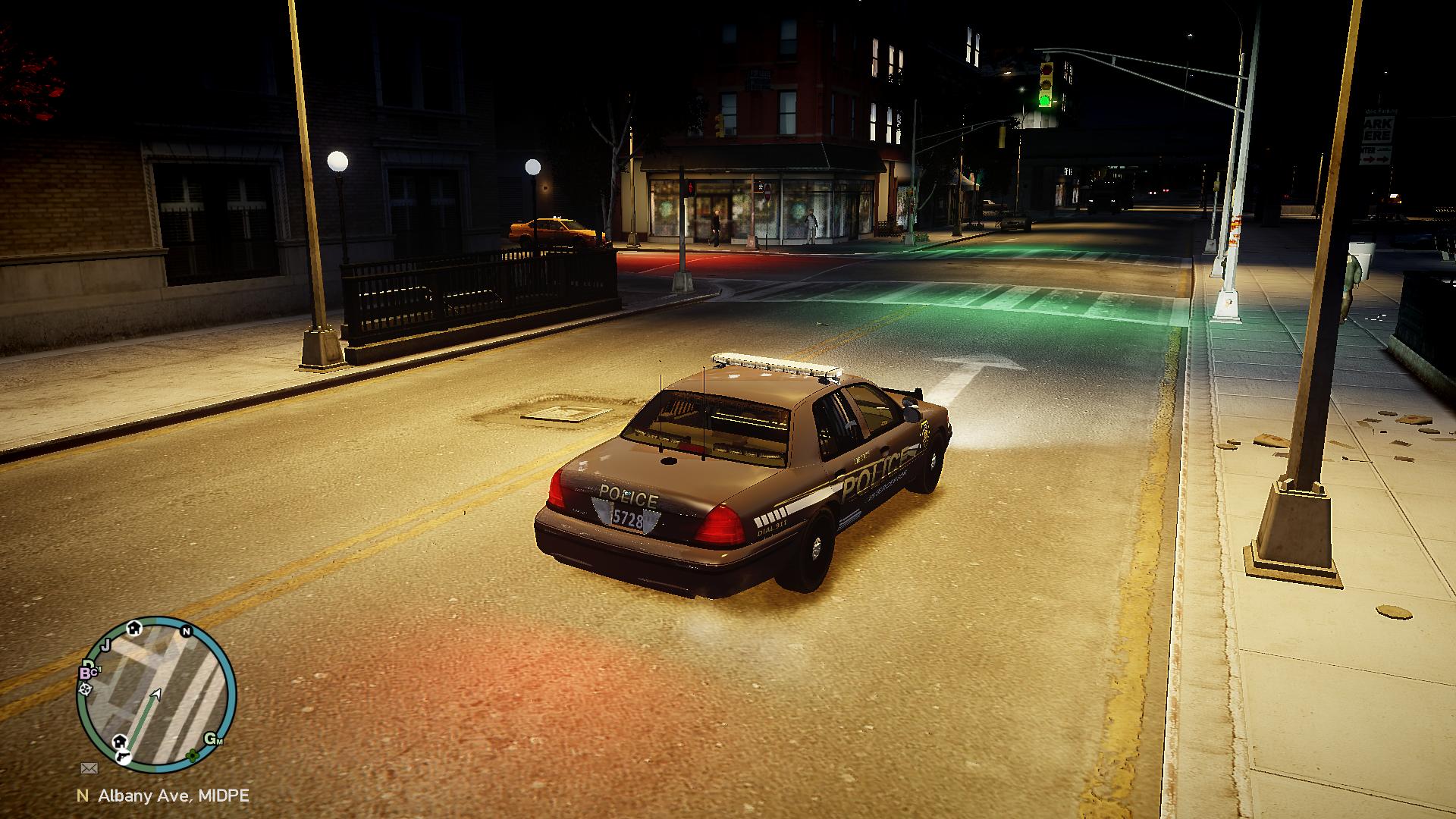Open the circular minimap
1456x819 pixels.
(157, 695)
